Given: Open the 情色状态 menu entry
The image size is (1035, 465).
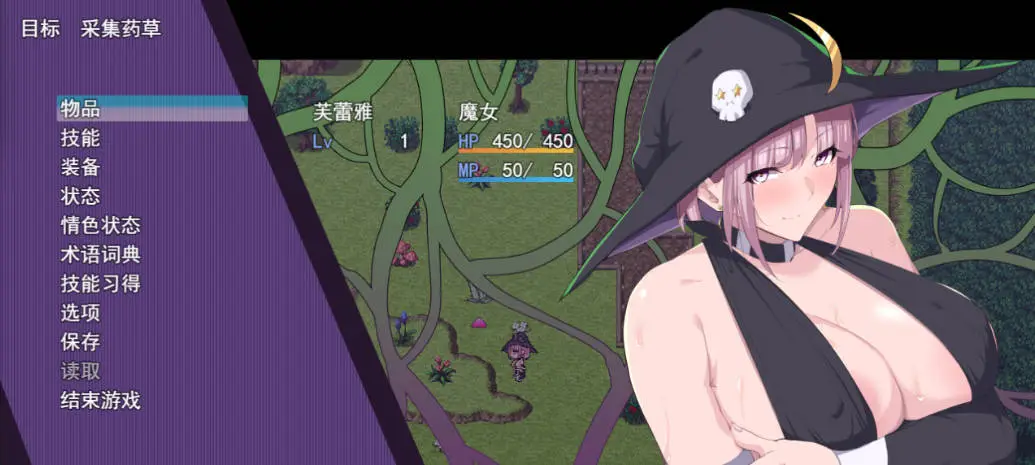Looking at the screenshot, I should tap(100, 225).
